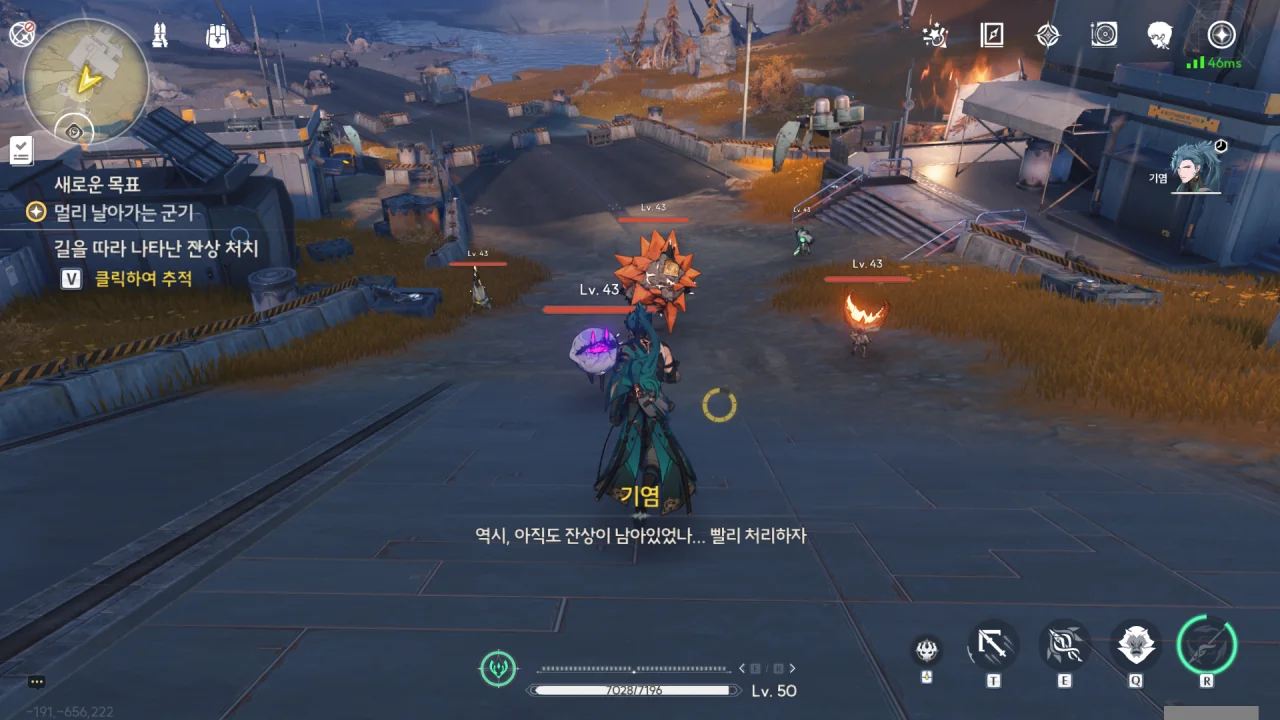Open the guidebook compass icon
The image size is (1280, 720).
(991, 36)
